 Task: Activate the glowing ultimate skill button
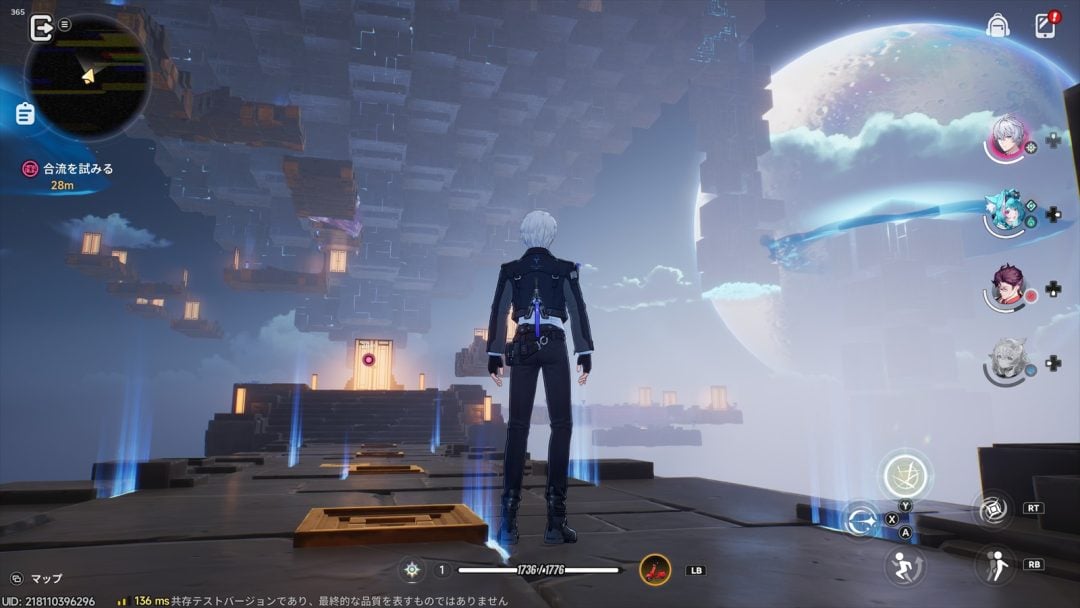coord(905,475)
